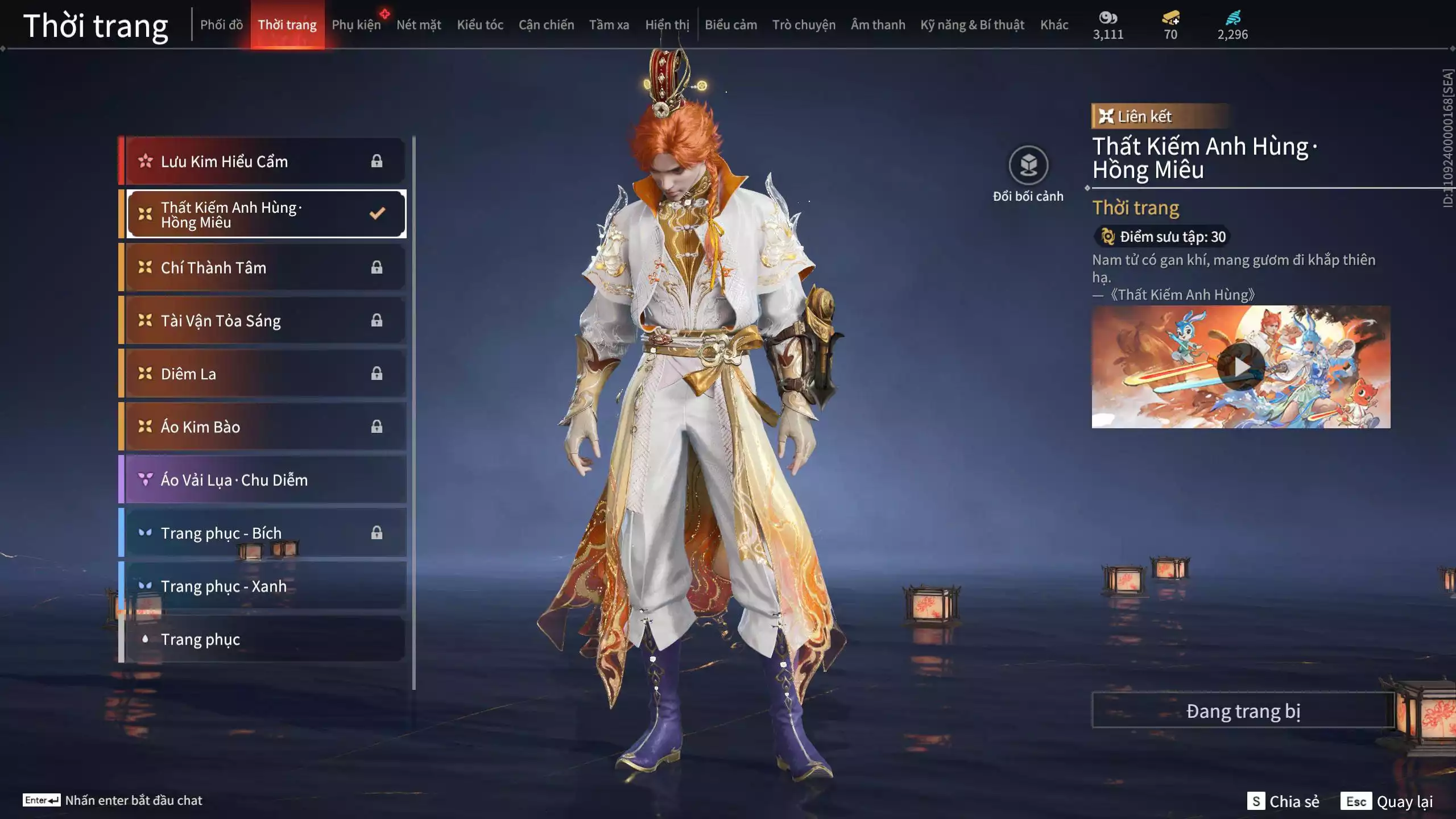
Task: Go back with Quay lại
Action: (x=1387, y=801)
